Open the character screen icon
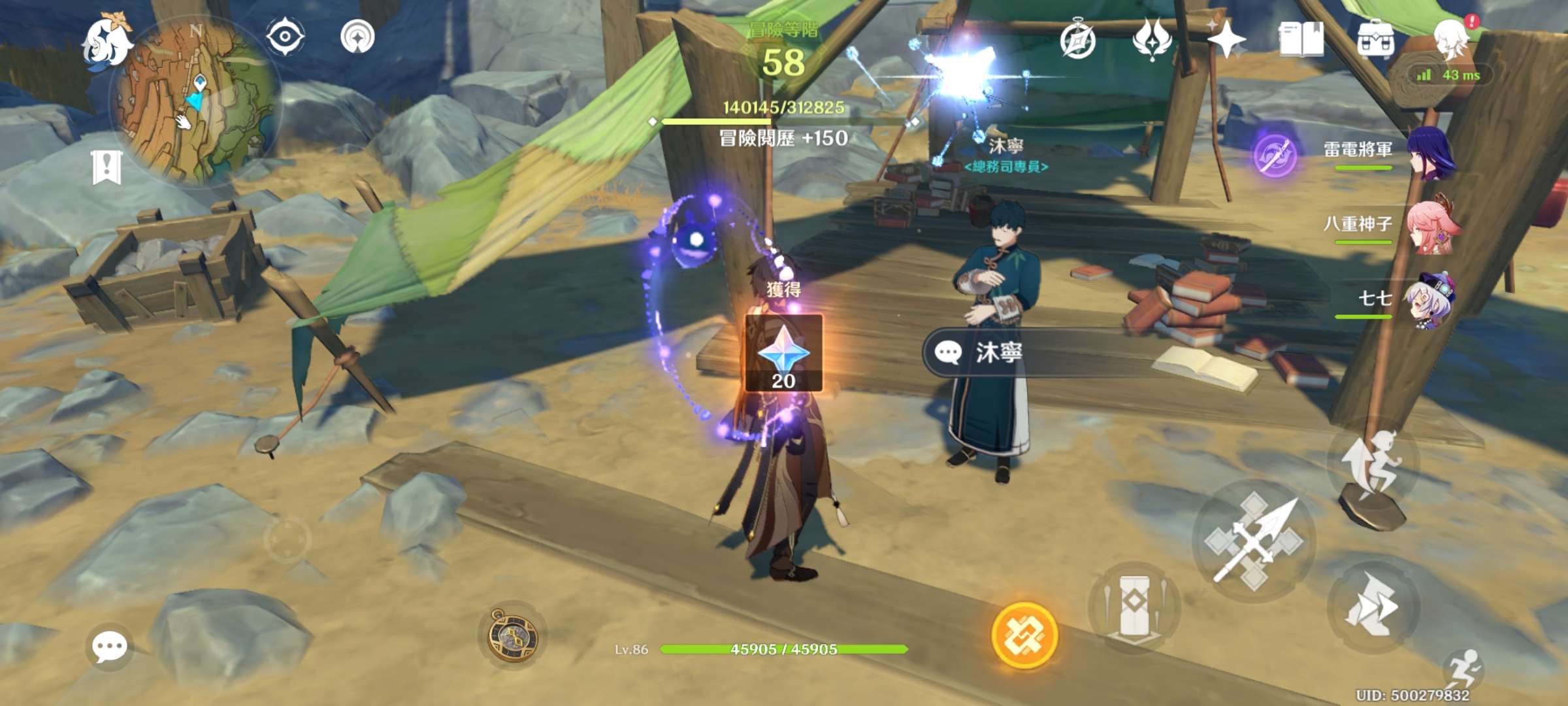This screenshot has width=1568, height=706. [x=1451, y=38]
